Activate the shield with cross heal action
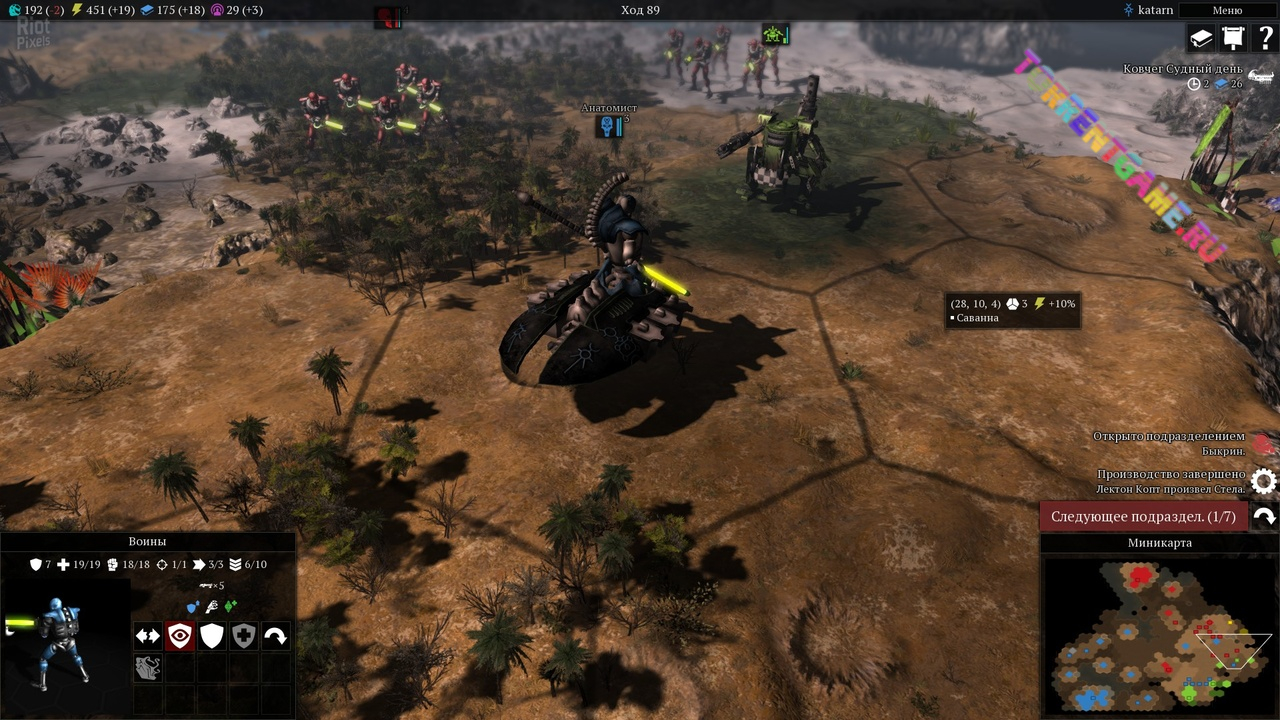The height and width of the screenshot is (720, 1280). (x=244, y=636)
